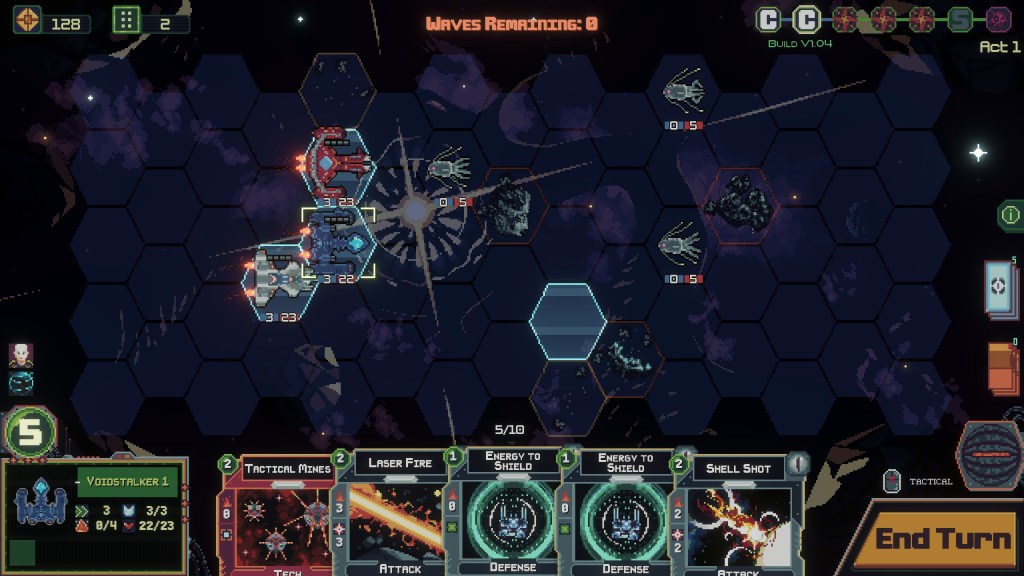The width and height of the screenshot is (1024, 576).
Task: Click the teal planet icon under the portrait
Action: [21, 381]
